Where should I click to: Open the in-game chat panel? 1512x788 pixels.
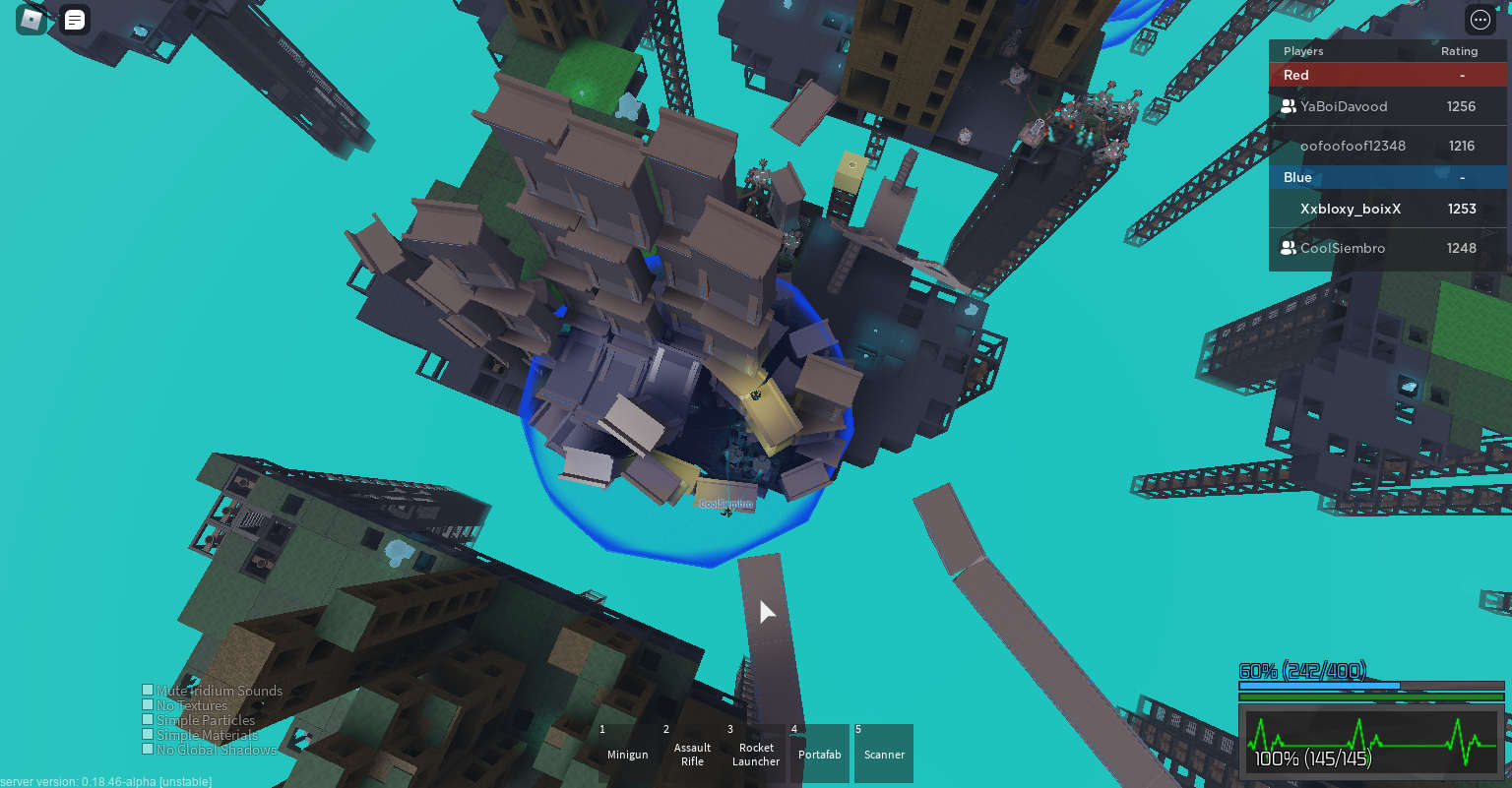point(74,19)
